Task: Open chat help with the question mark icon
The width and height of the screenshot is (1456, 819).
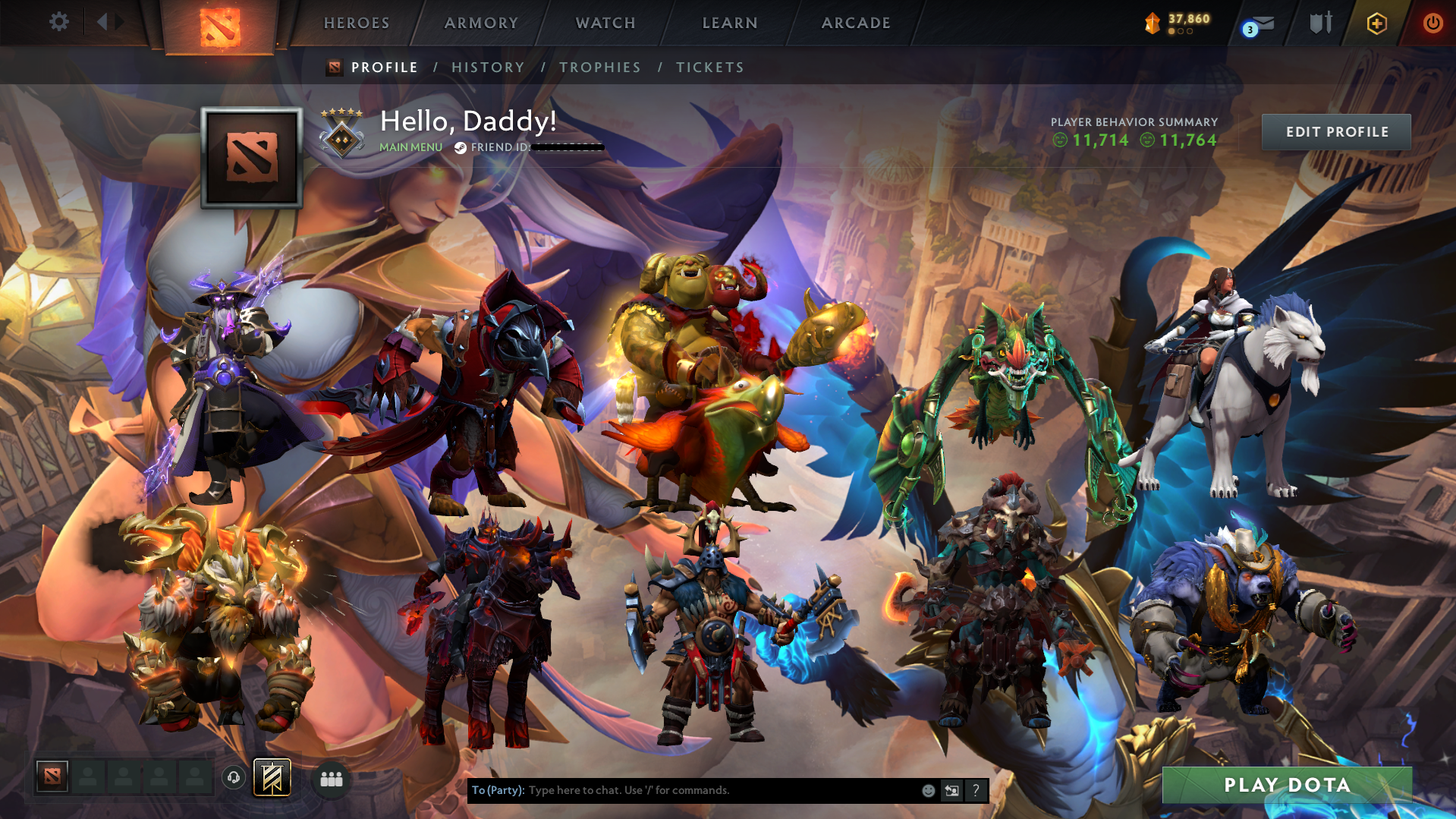Action: [x=976, y=790]
